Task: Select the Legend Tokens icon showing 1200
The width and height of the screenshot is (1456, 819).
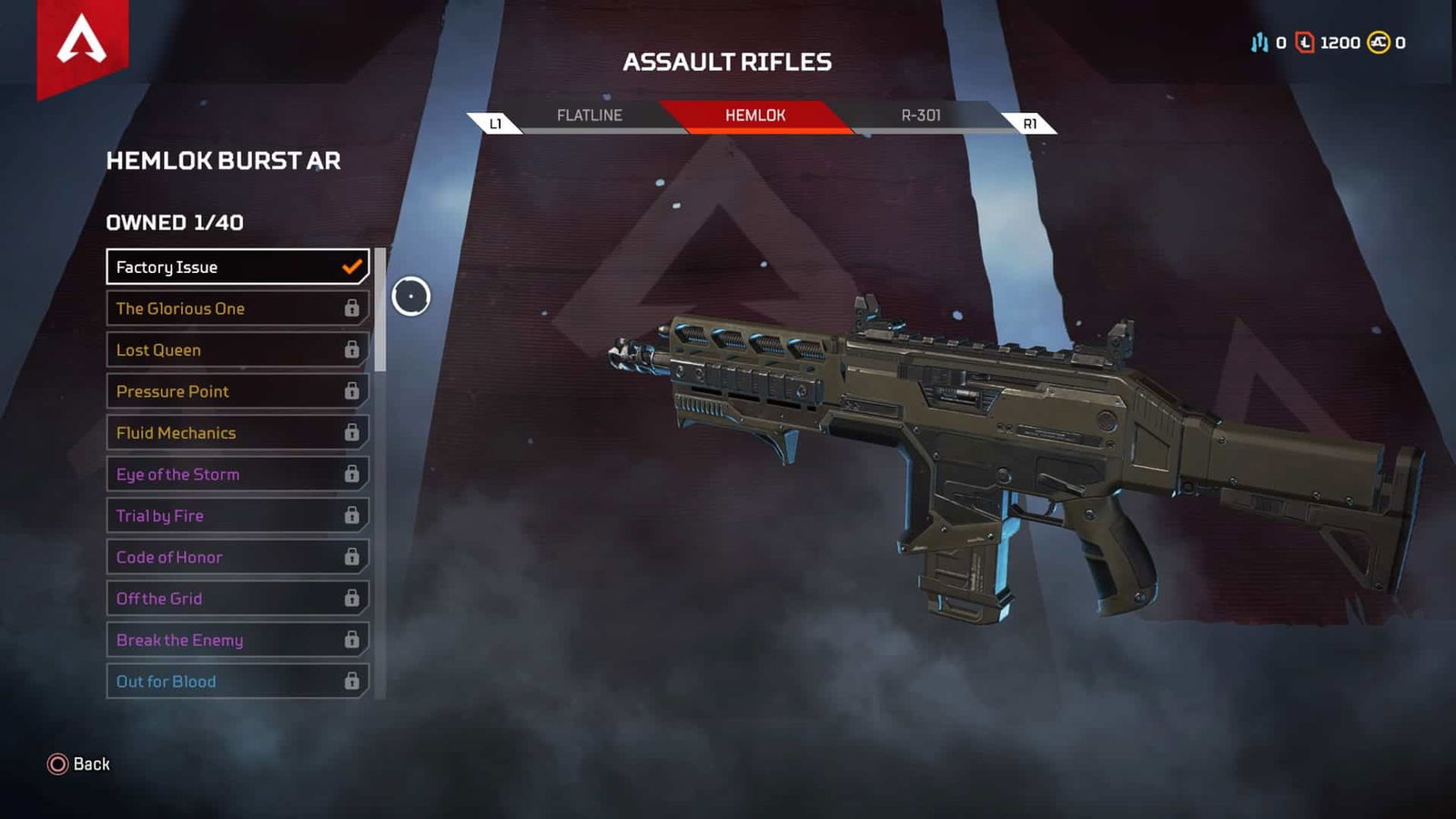Action: click(1305, 42)
